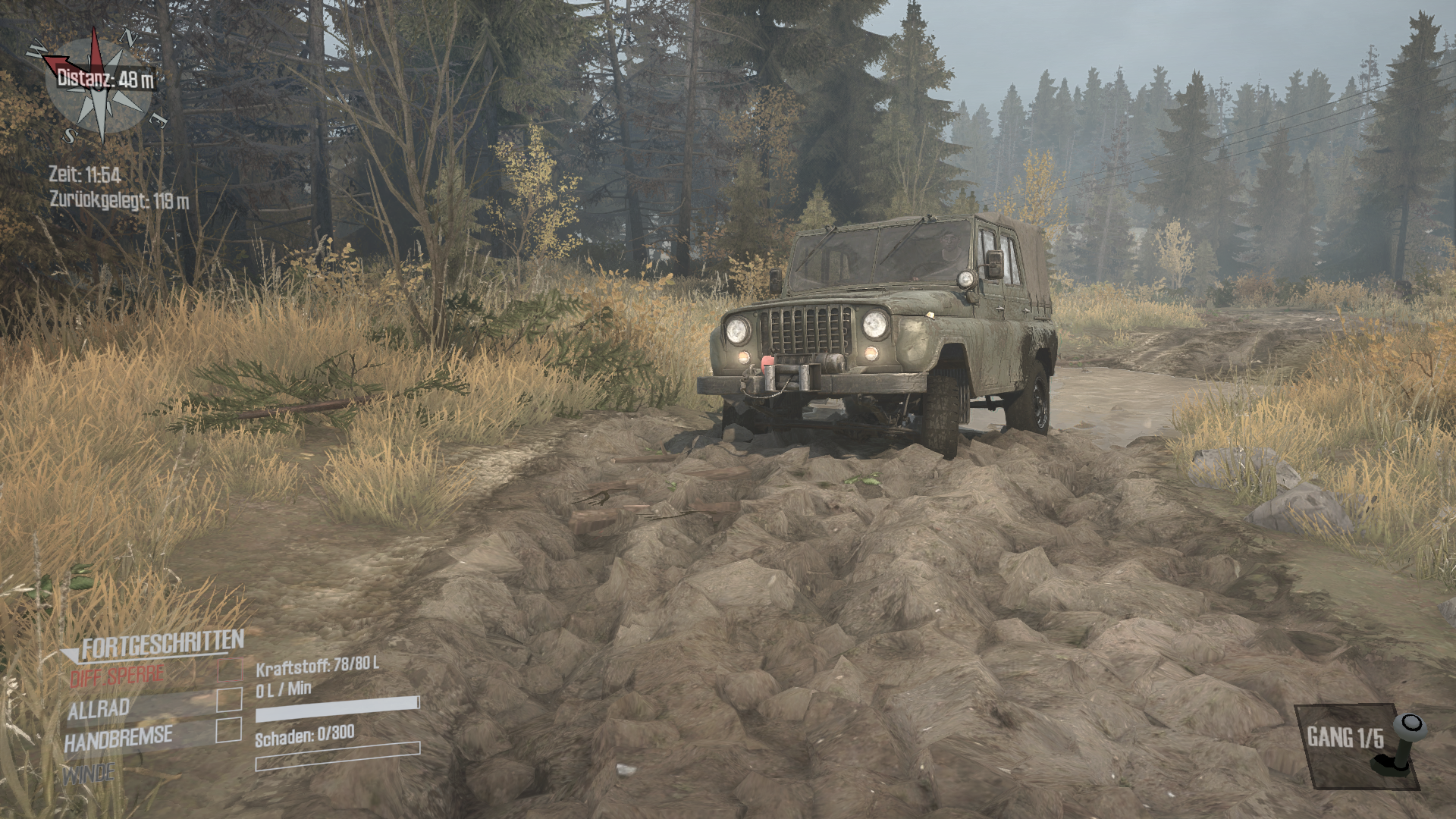The image size is (1456, 819).
Task: Select the Winde option
Action: tap(89, 774)
